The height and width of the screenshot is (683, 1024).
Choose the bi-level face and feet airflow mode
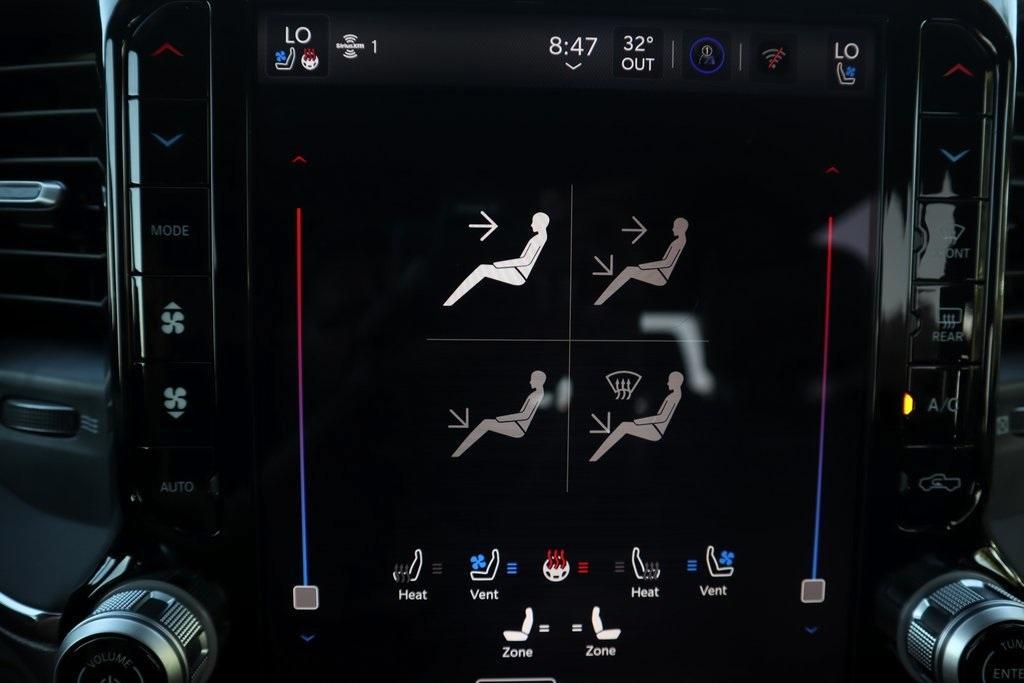tap(640, 260)
